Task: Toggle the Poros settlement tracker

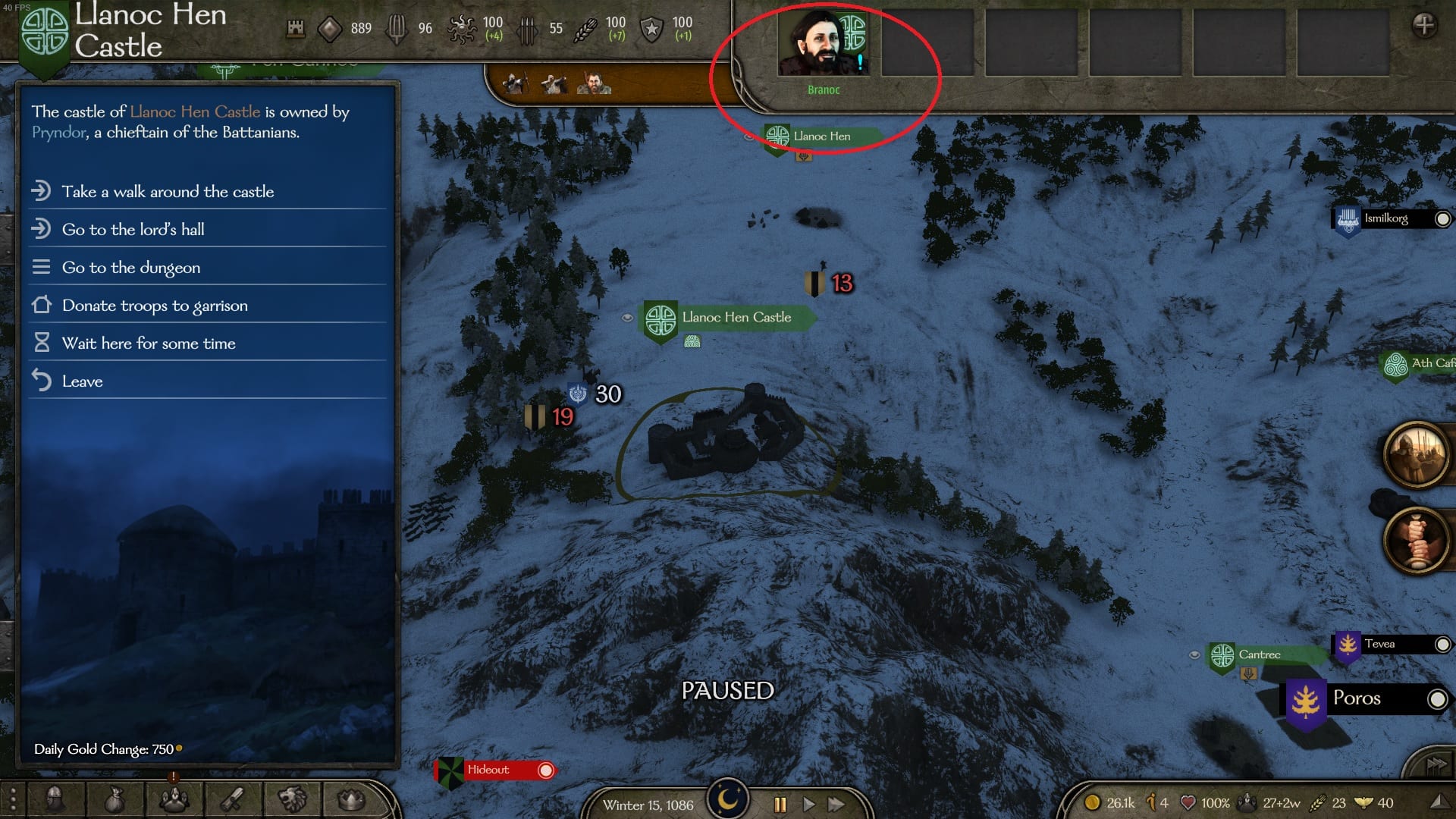Action: (x=1436, y=699)
